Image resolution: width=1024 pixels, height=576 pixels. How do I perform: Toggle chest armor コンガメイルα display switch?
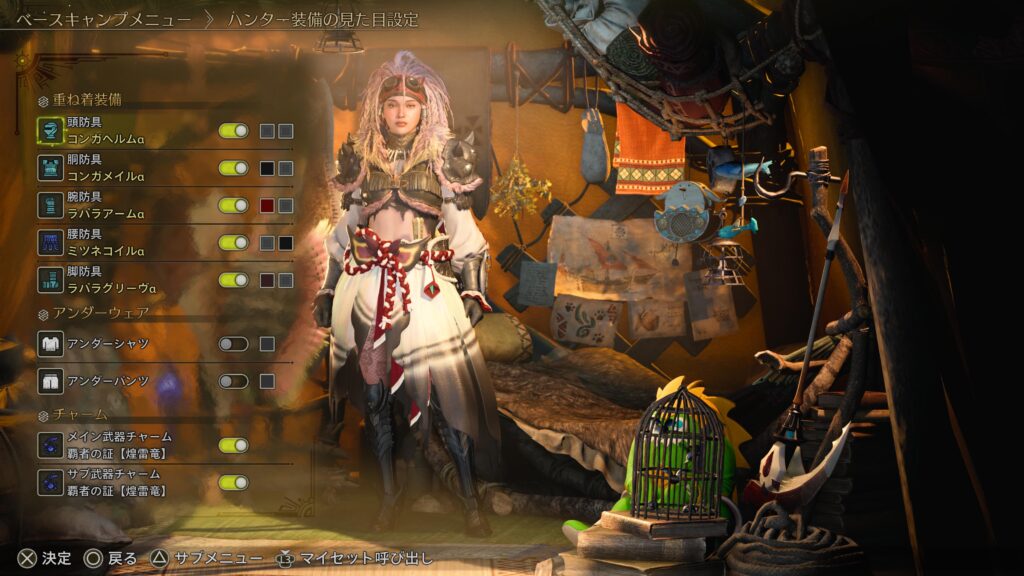tap(233, 168)
